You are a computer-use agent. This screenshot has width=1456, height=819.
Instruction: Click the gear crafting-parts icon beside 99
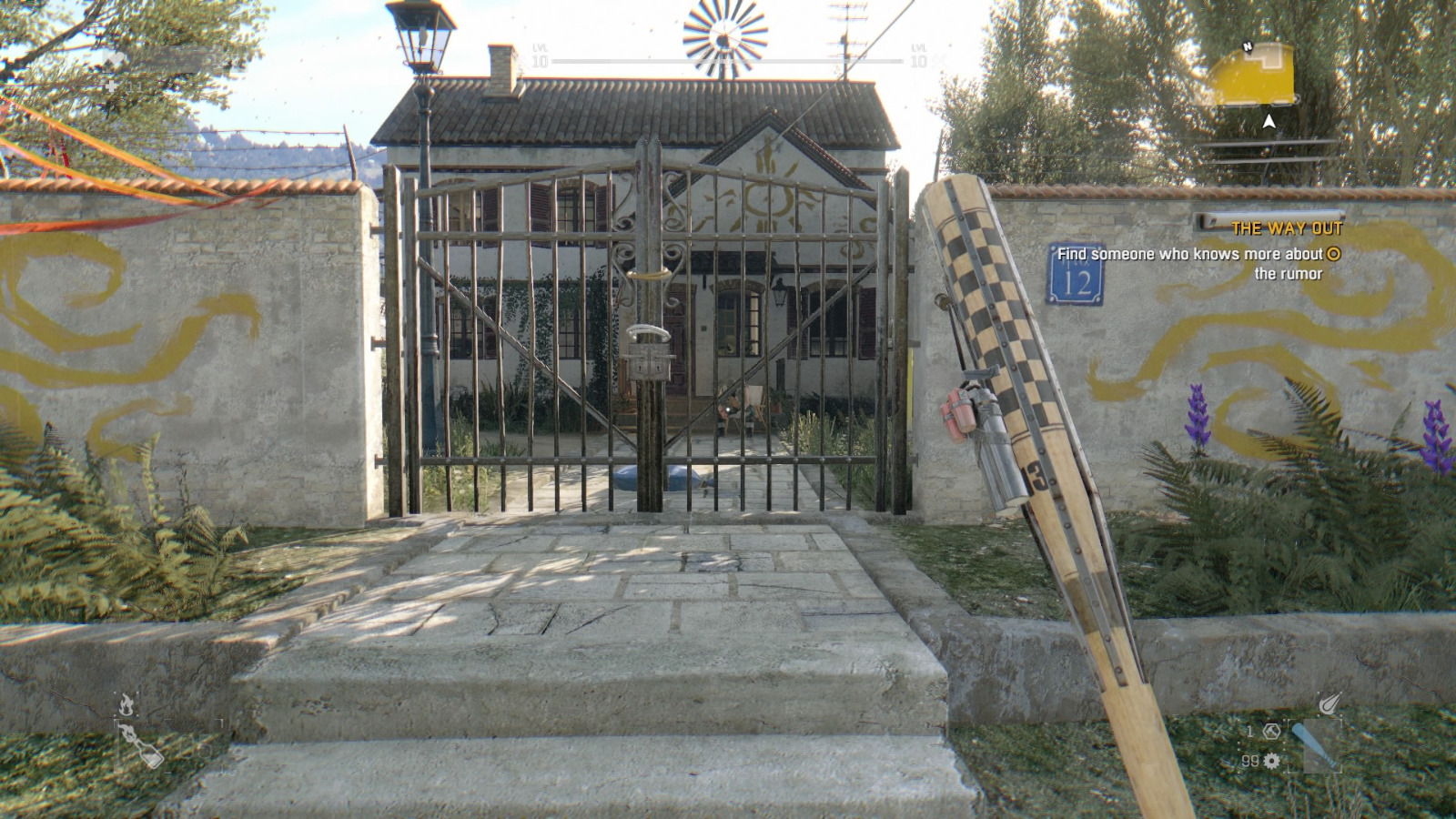(x=1271, y=763)
